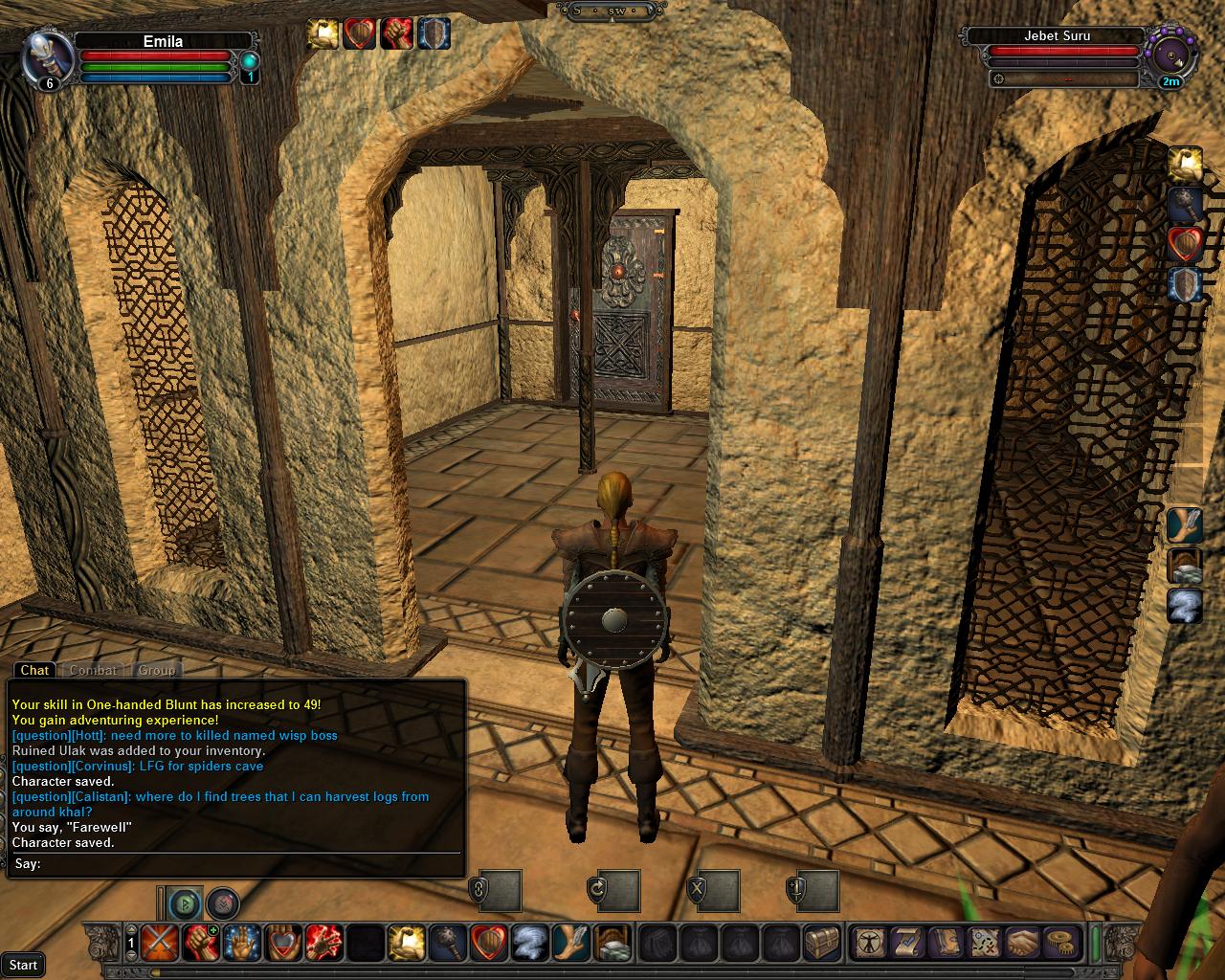Viewport: 1225px width, 980px height.
Task: Open the Group chat tab
Action: pos(156,670)
